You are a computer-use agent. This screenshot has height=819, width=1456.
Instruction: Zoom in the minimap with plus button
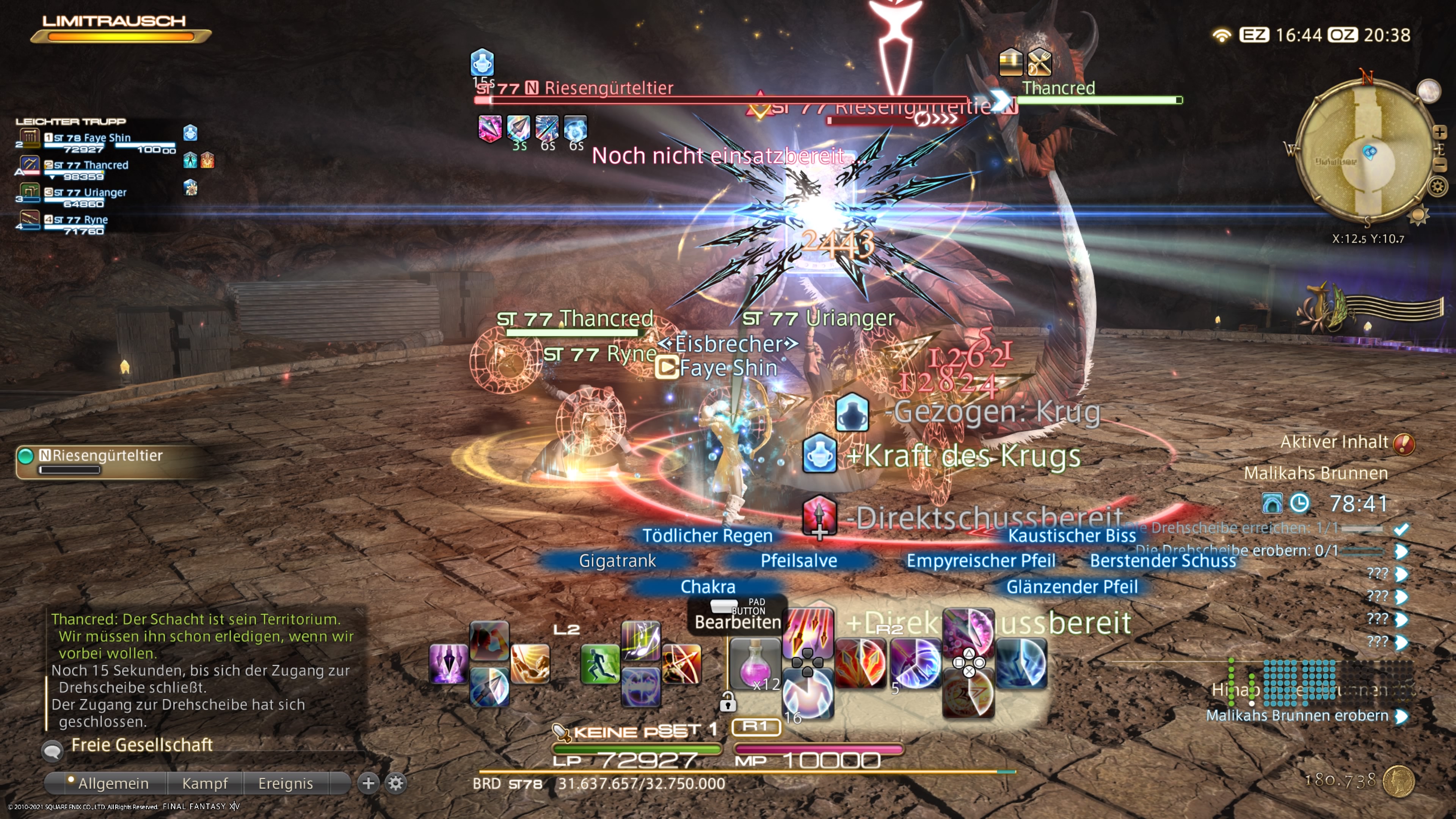click(1439, 132)
